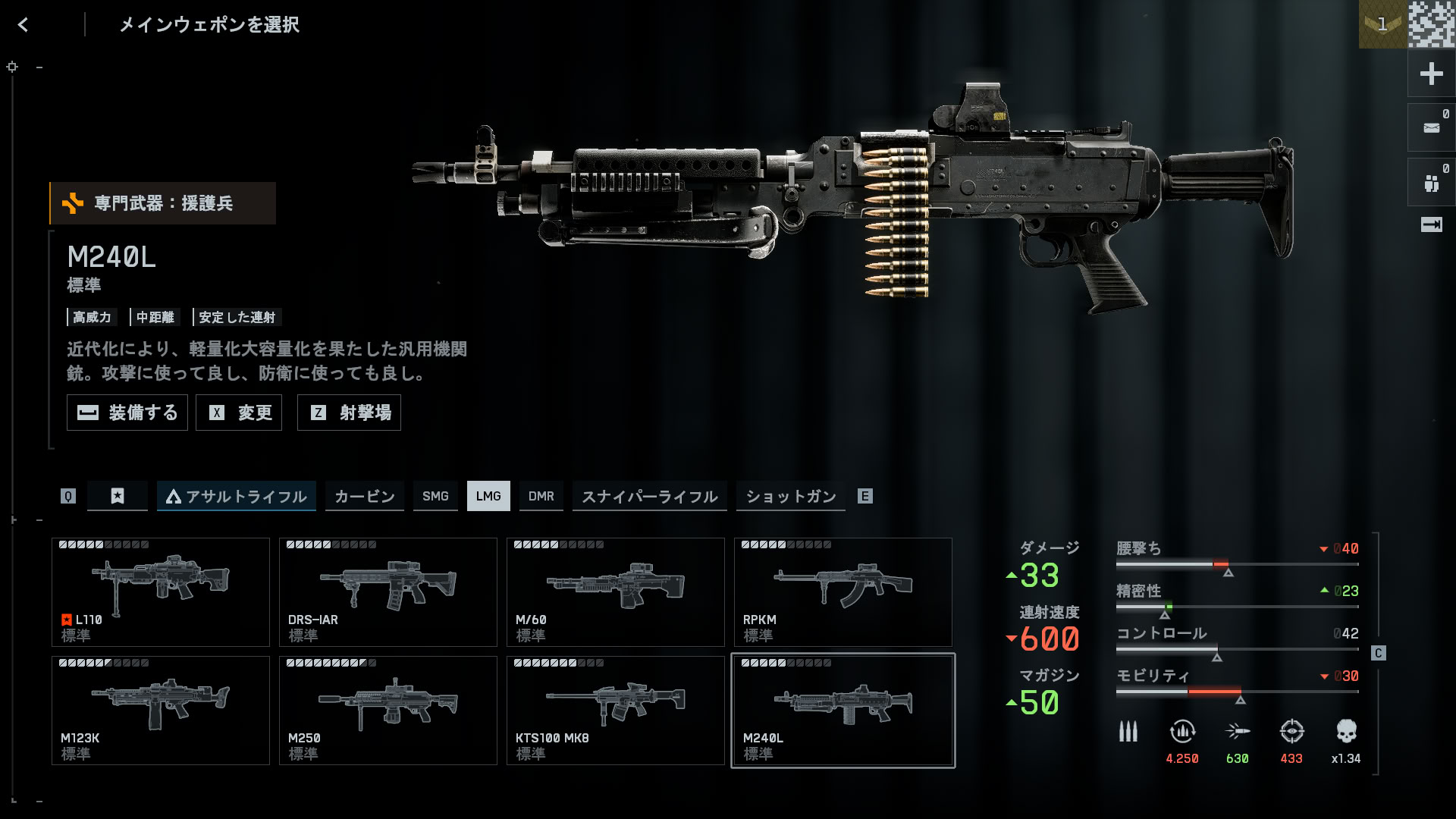Switch to the アサルトライフル tab
This screenshot has height=819, width=1456.
pyautogui.click(x=237, y=496)
